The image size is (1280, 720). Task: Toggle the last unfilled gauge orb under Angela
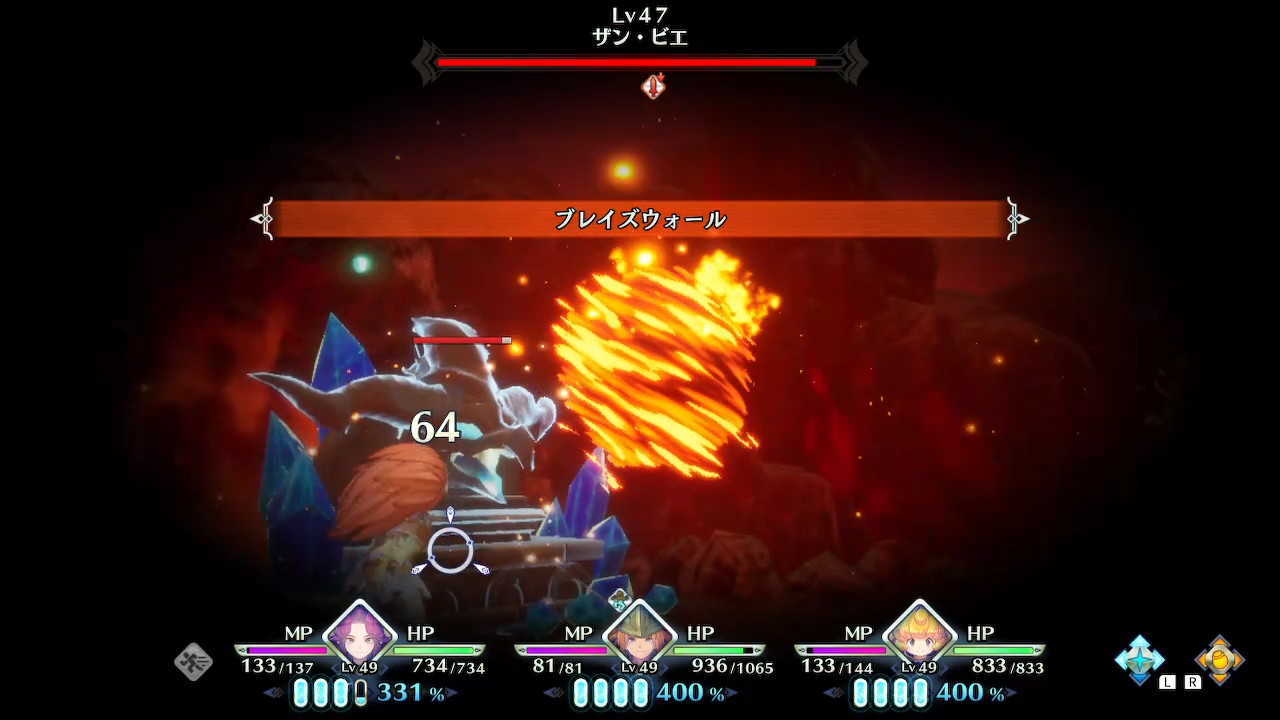[360, 693]
